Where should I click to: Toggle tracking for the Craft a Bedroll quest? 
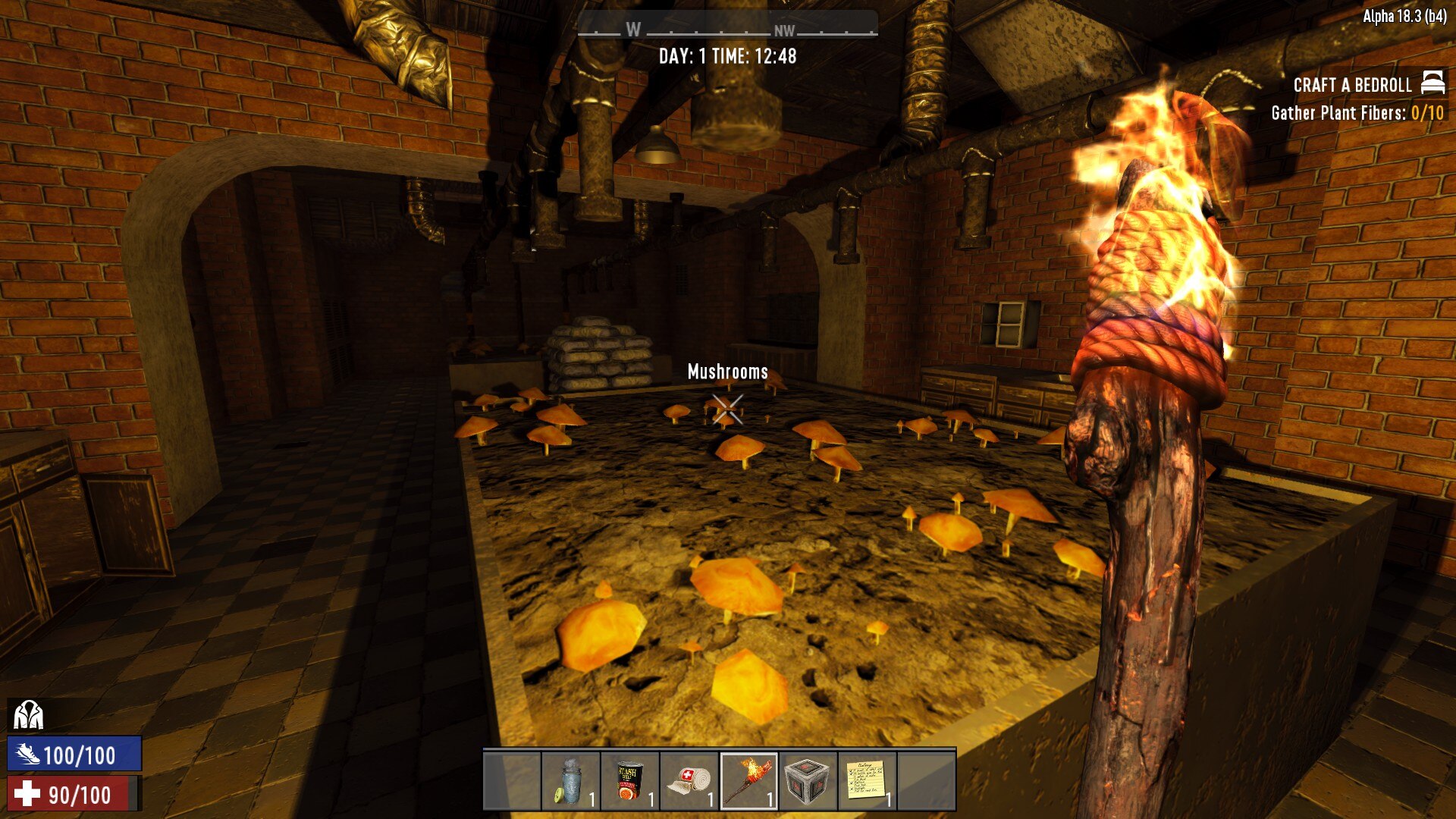1354,85
